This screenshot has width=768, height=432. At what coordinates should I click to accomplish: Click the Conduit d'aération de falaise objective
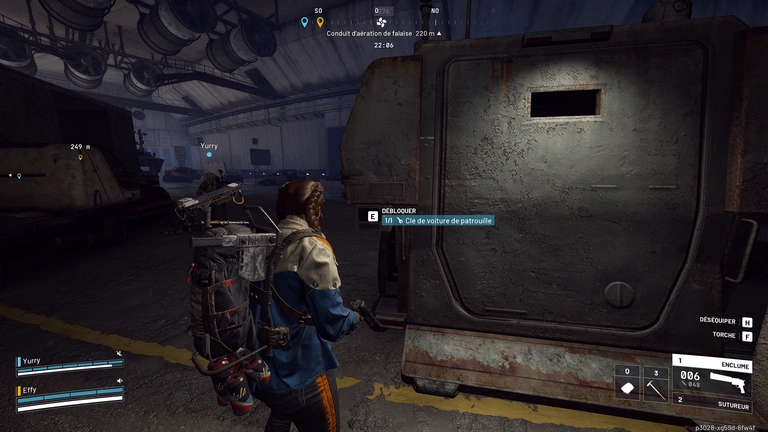384,33
